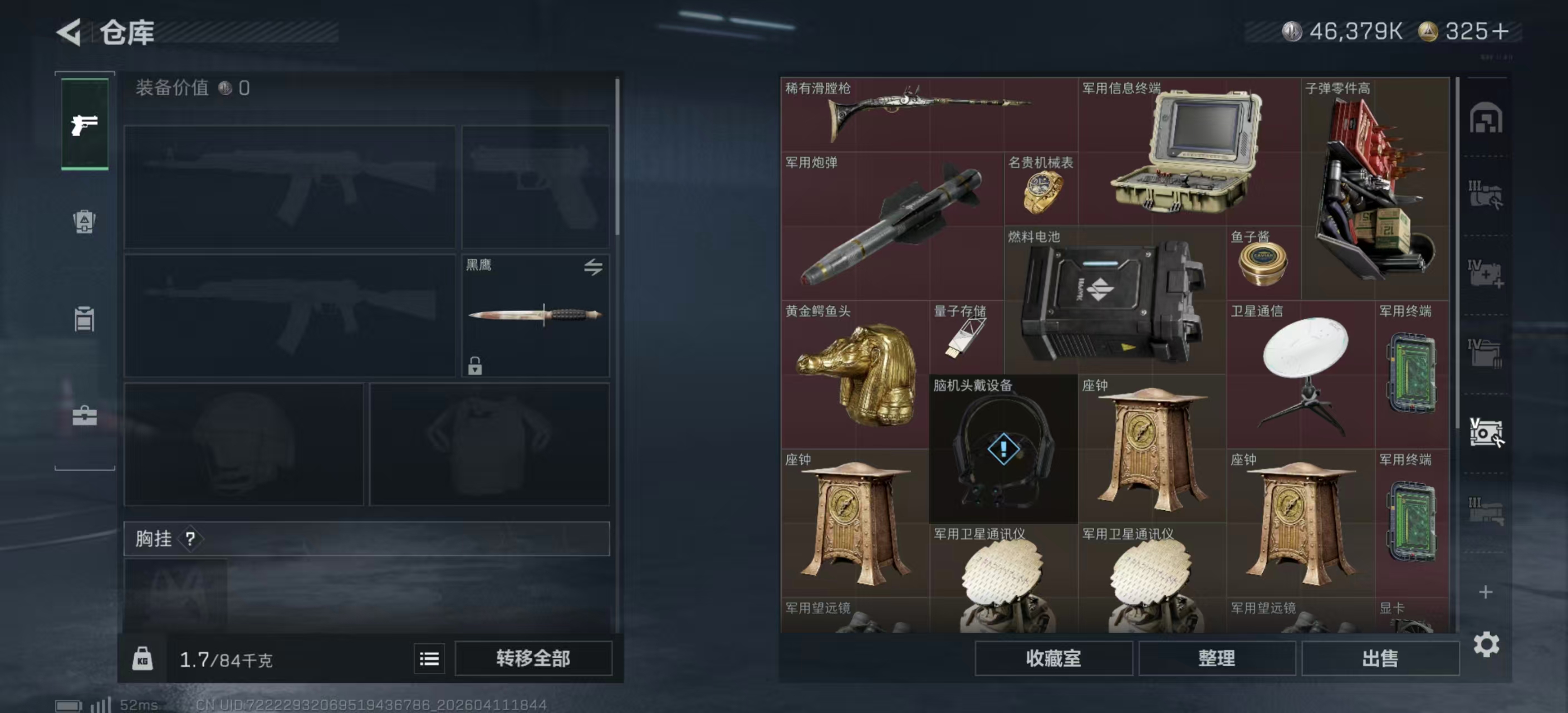Select the 燃料电池 fuel cell item
This screenshot has width=1568, height=713.
click(x=1114, y=299)
